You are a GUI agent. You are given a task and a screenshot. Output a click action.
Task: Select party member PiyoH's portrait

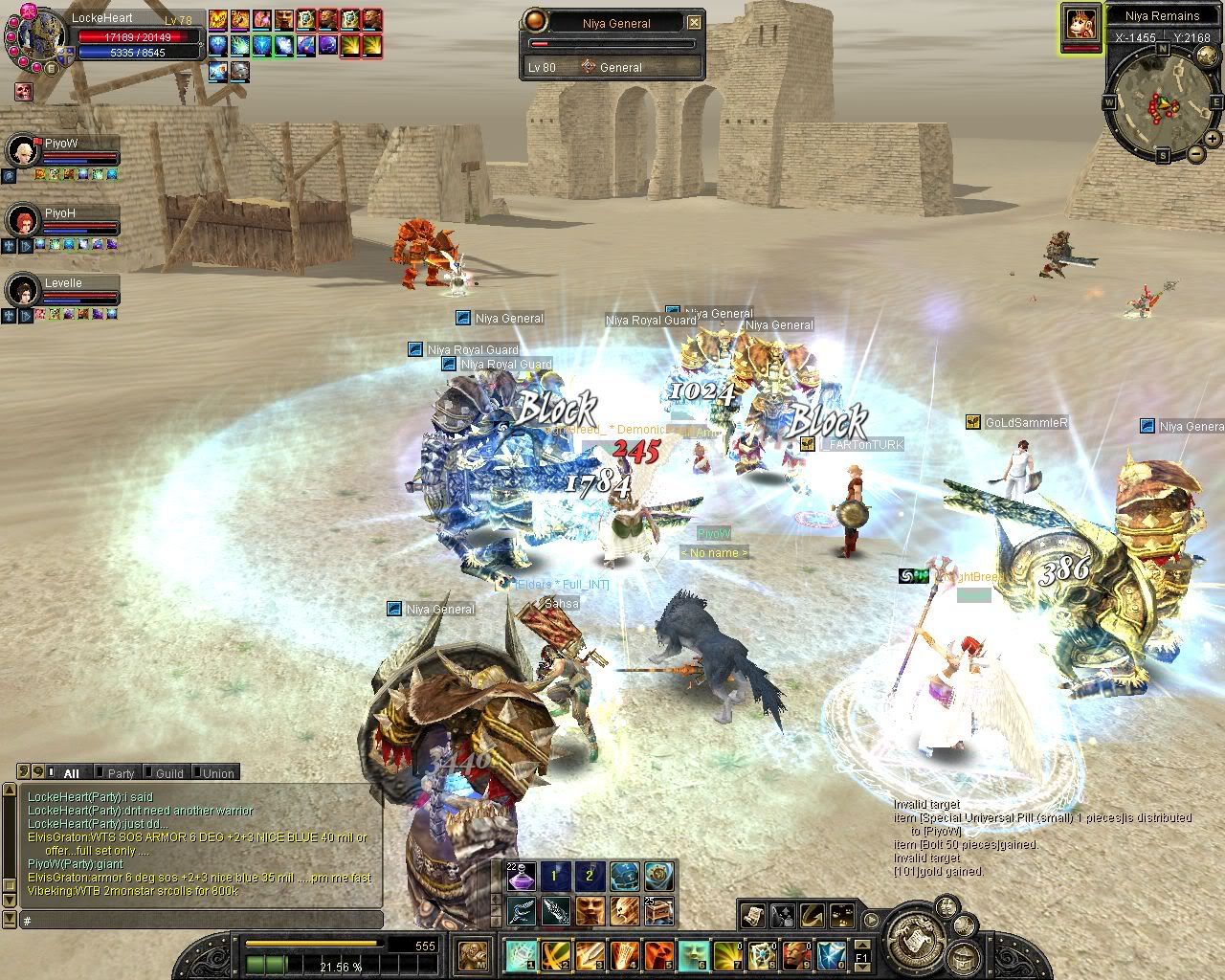click(x=21, y=220)
